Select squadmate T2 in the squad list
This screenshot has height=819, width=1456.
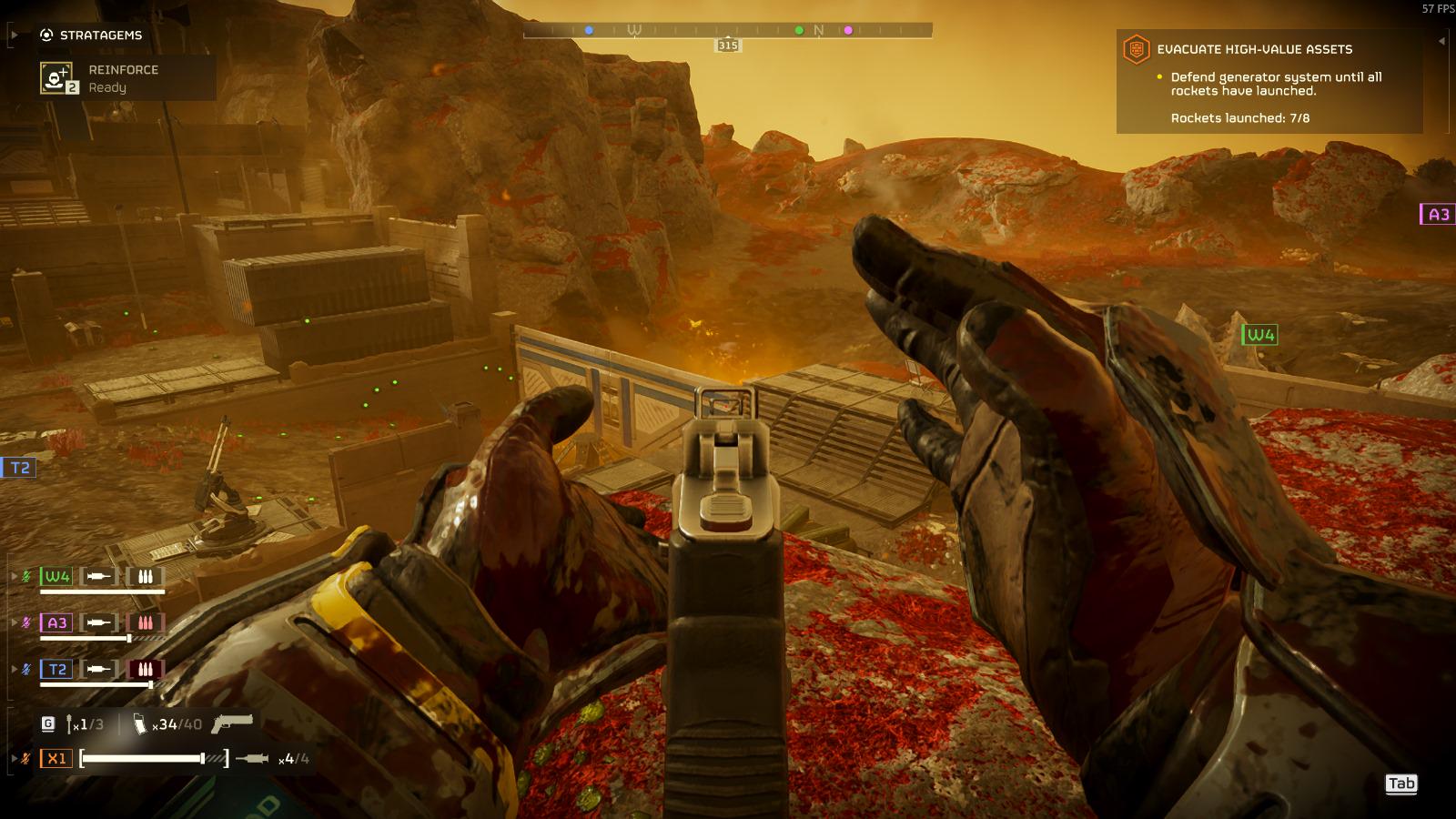tap(56, 669)
